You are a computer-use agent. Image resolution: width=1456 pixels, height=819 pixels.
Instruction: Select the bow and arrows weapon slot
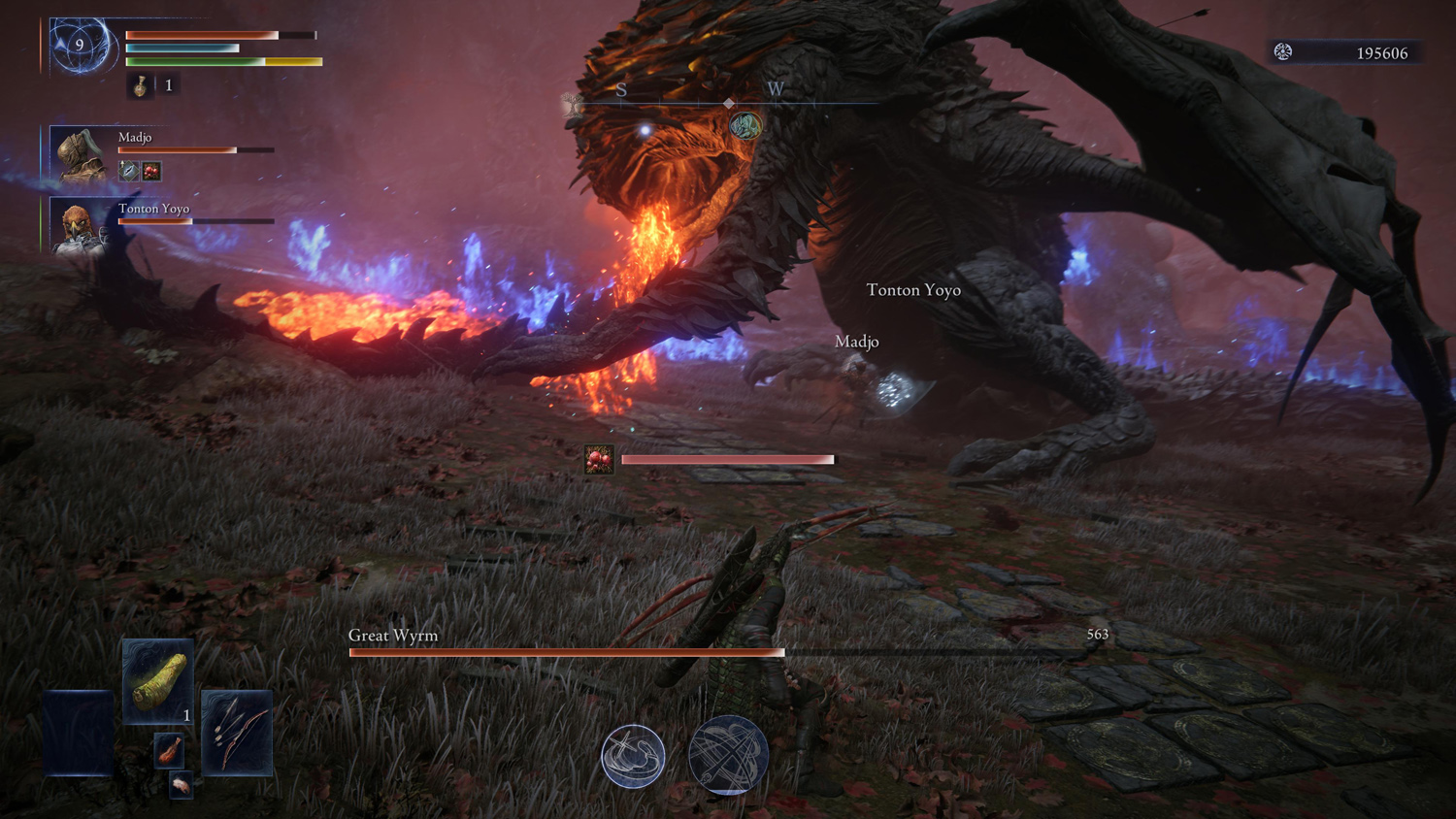(x=236, y=733)
